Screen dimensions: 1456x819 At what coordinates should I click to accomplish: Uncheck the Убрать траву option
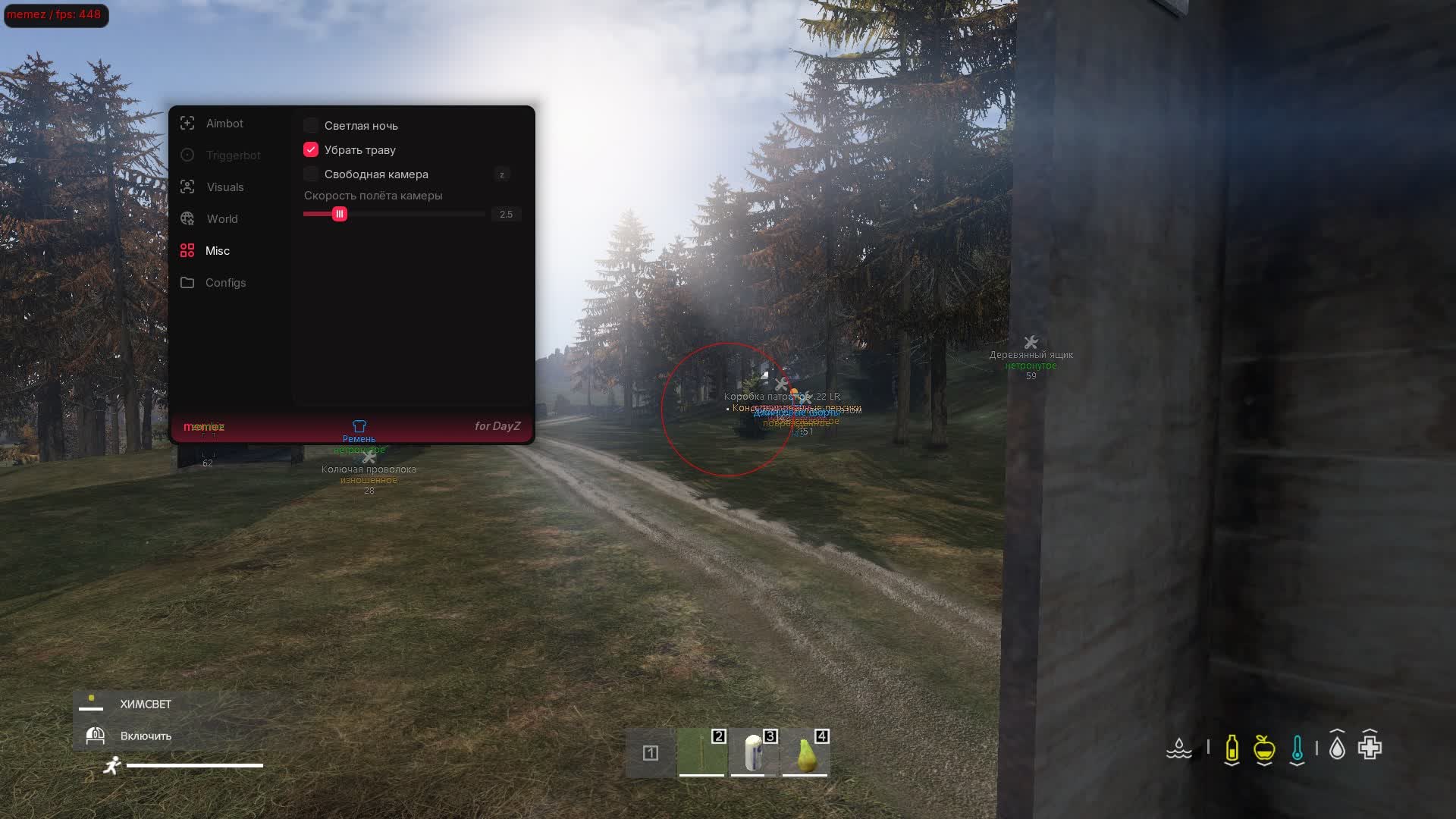[x=311, y=149]
